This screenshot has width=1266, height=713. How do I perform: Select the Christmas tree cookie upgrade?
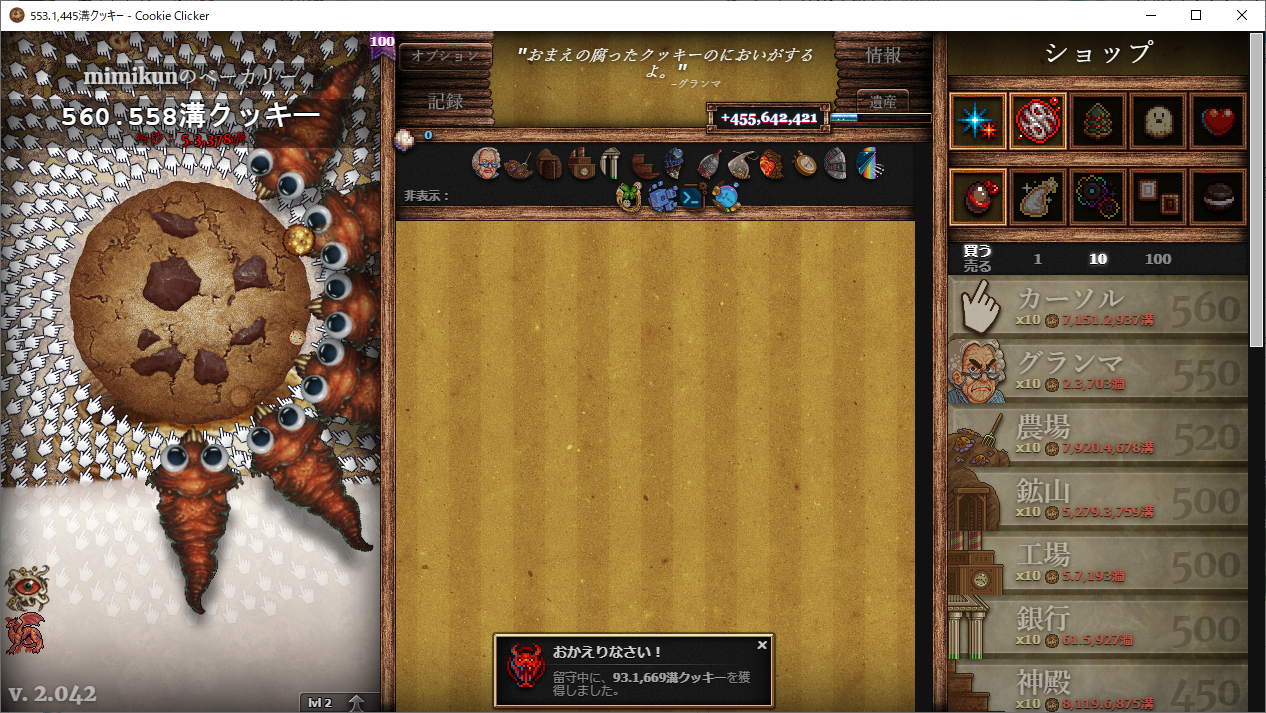point(1098,122)
